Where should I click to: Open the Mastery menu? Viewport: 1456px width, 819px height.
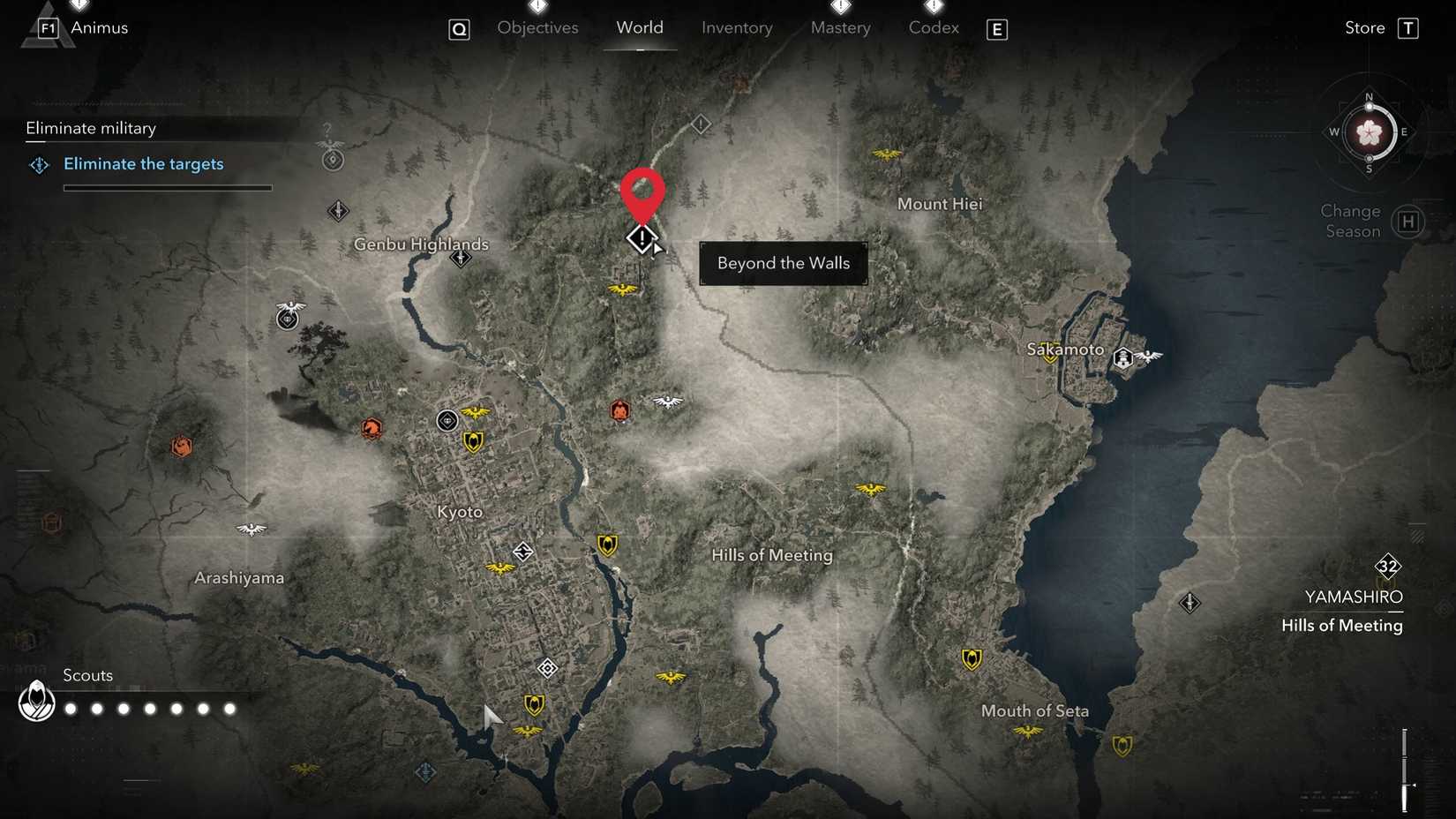click(x=839, y=27)
